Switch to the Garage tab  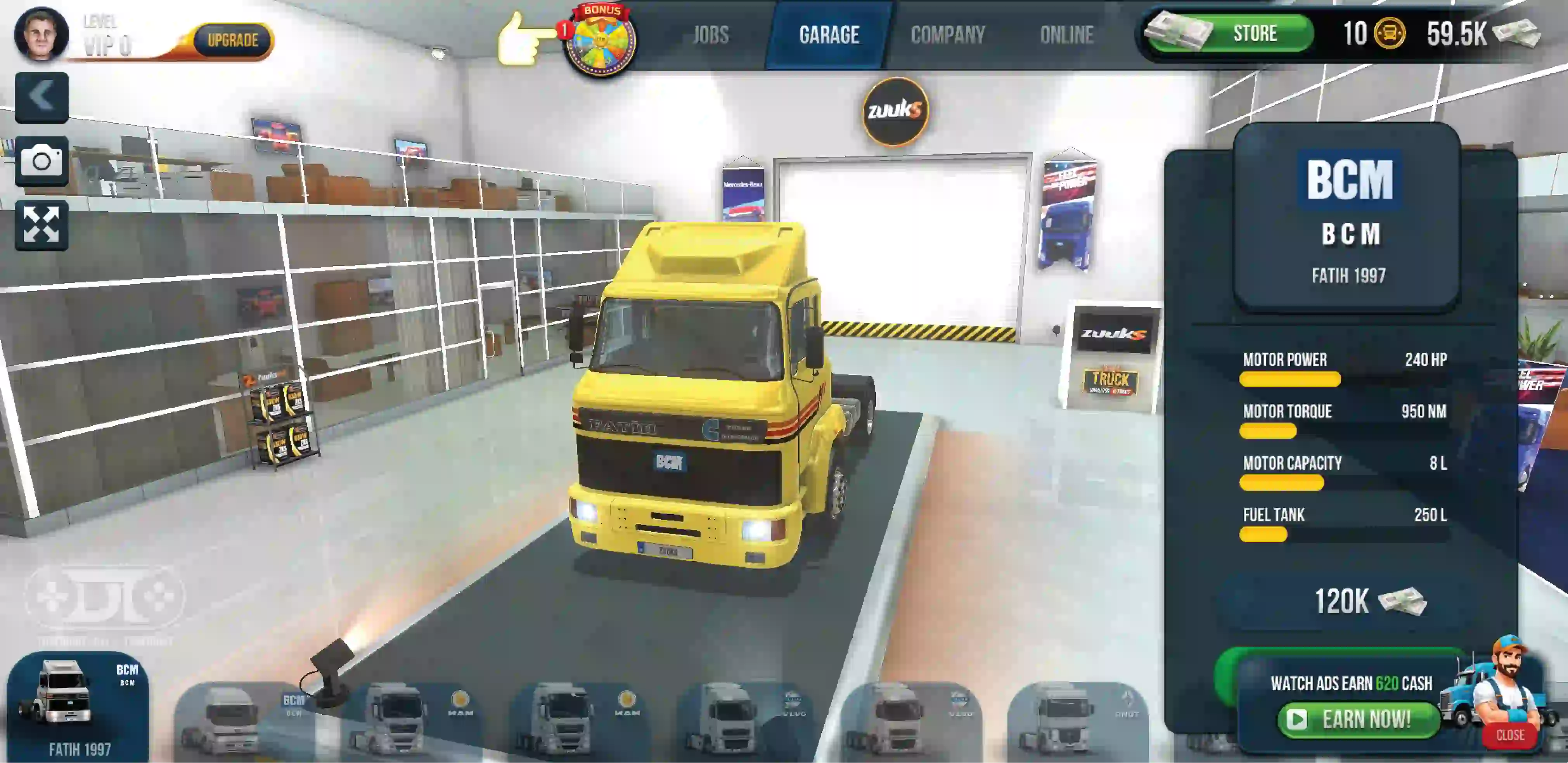pos(829,35)
